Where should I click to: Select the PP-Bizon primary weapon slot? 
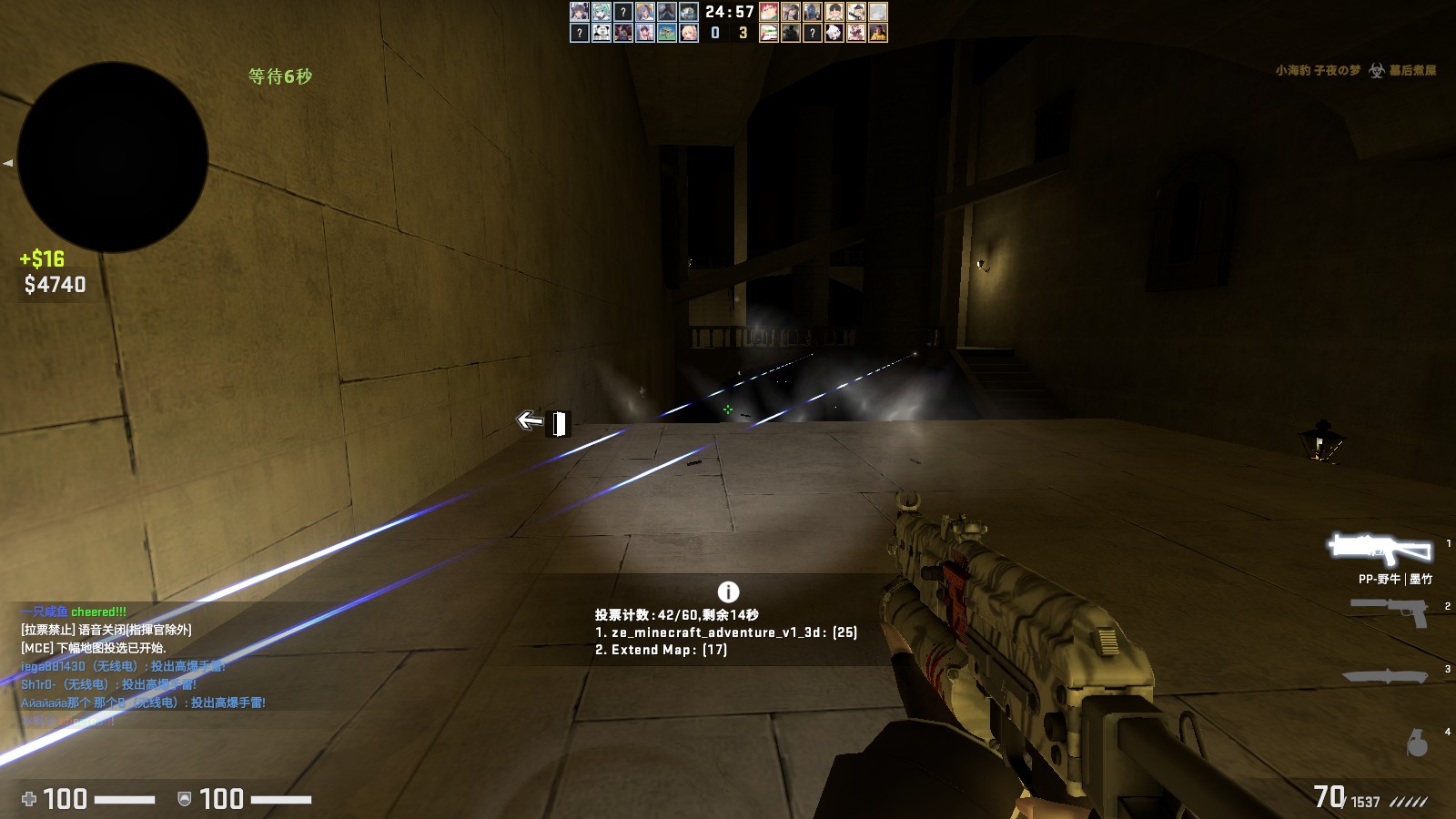1380,549
